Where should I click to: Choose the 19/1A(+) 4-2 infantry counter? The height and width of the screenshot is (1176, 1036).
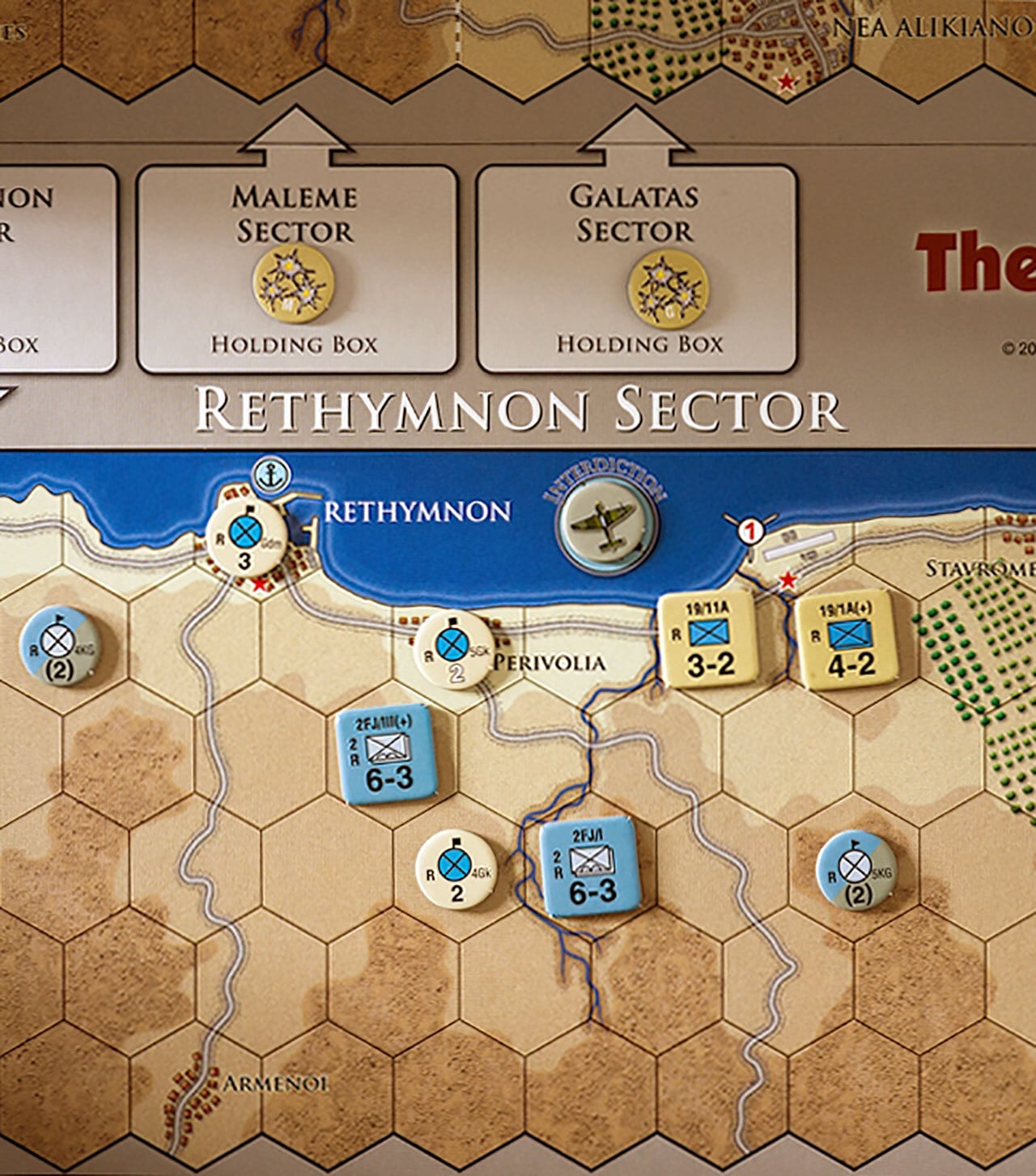pos(847,640)
